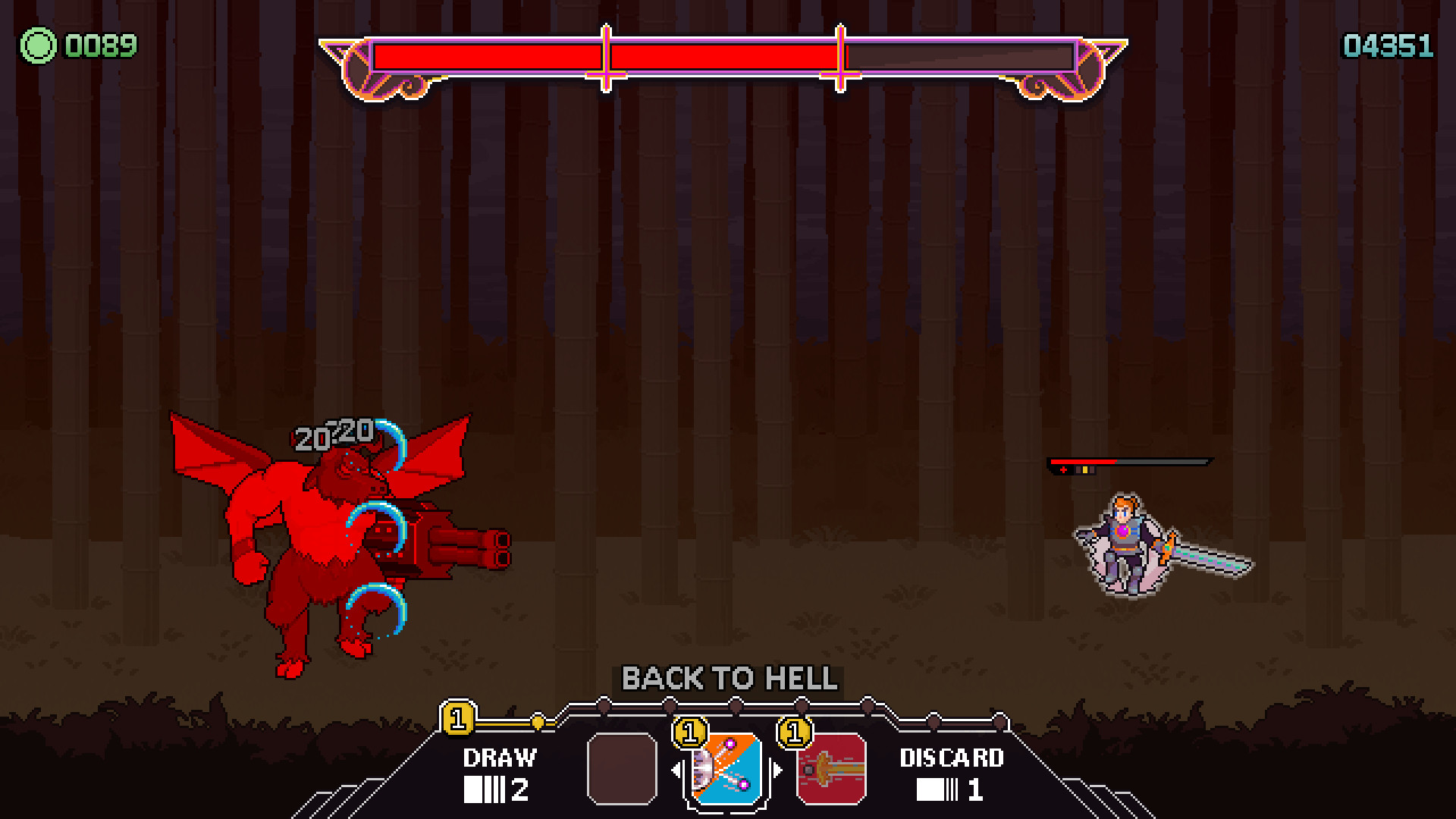Click the leftmost dark status slot under the health bar
This screenshot has width=1456, height=819.
(1078, 470)
